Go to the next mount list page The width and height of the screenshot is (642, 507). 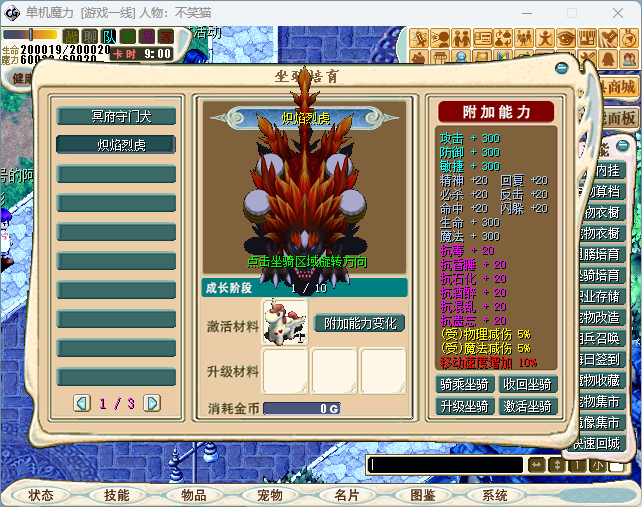[x=152, y=403]
